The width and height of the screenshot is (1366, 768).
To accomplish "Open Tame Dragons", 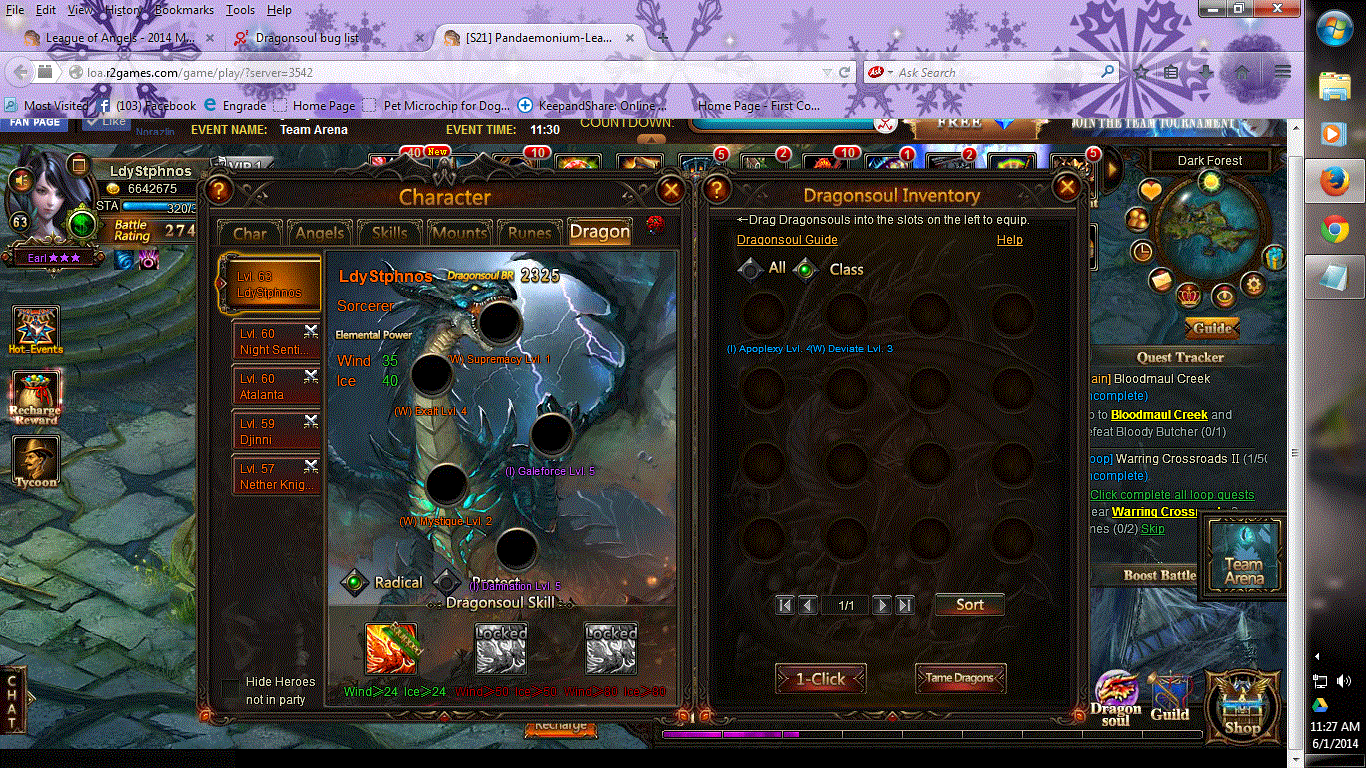I will 959,678.
